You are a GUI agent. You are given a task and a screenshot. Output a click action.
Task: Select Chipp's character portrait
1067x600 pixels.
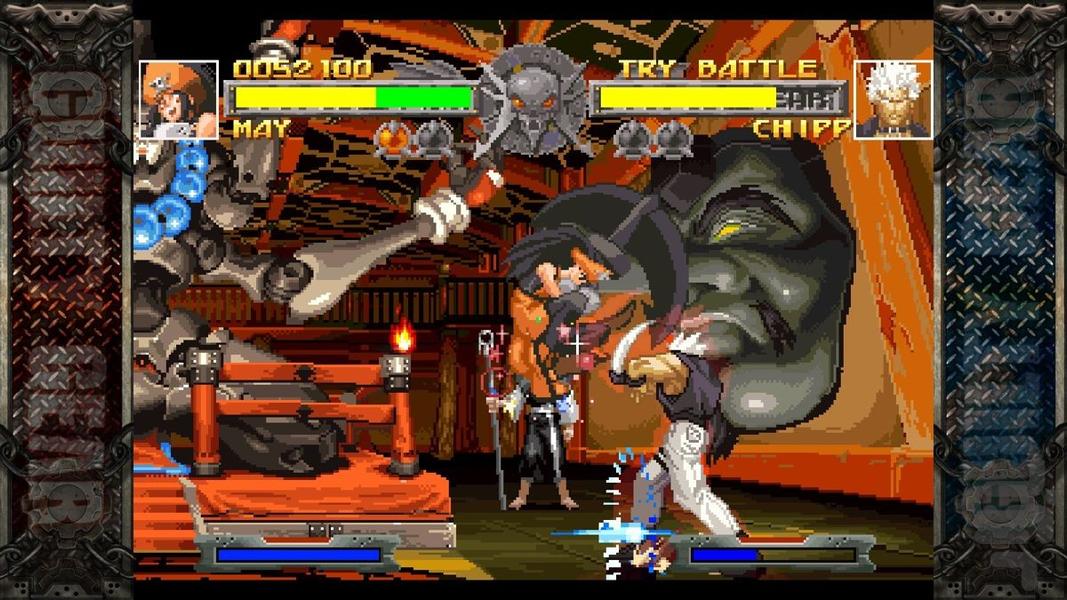click(x=892, y=100)
